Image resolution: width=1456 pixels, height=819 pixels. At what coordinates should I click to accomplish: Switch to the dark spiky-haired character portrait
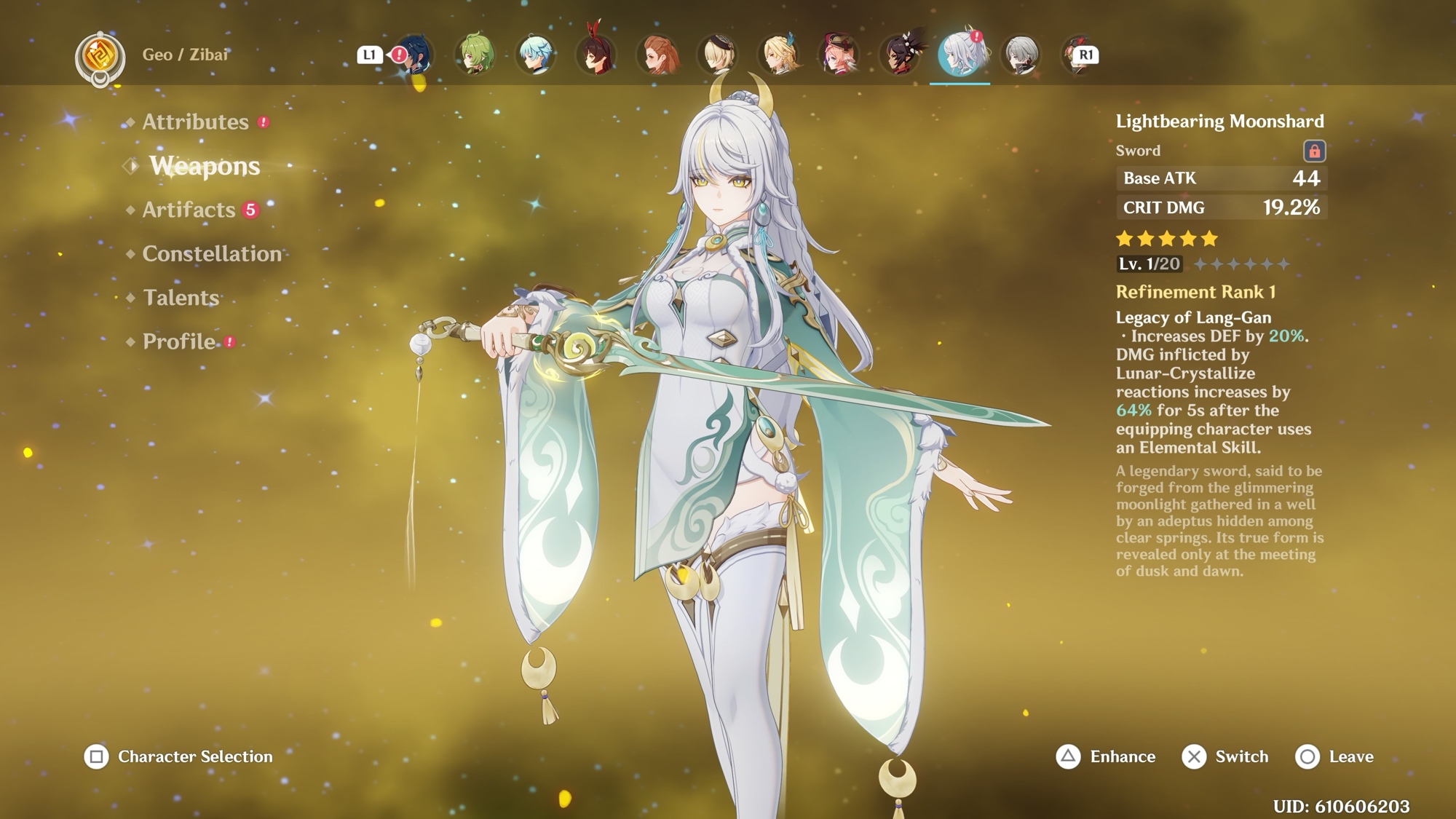click(901, 55)
